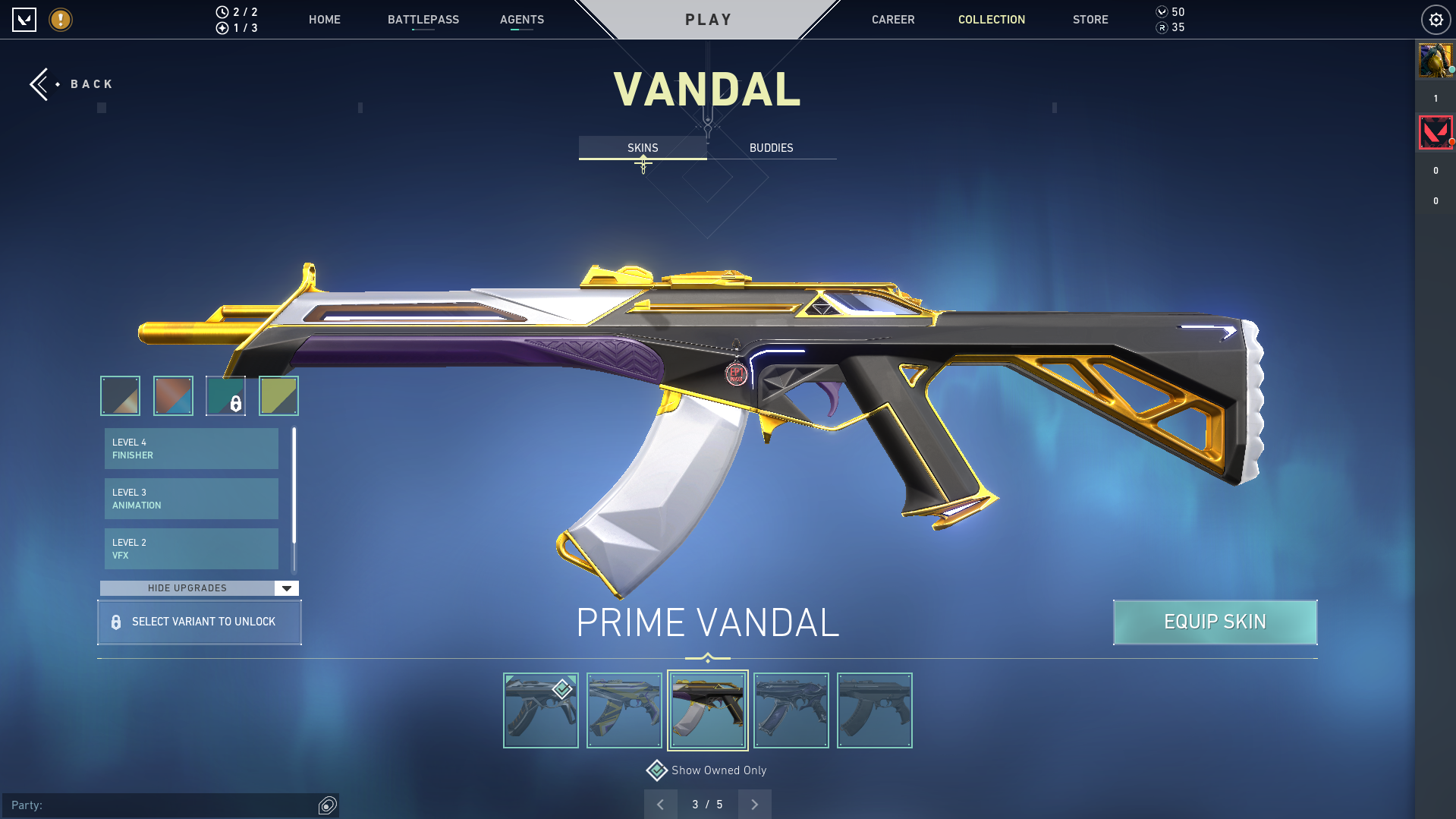Open next skin page with right arrow
Viewport: 1456px width, 819px height.
754,804
